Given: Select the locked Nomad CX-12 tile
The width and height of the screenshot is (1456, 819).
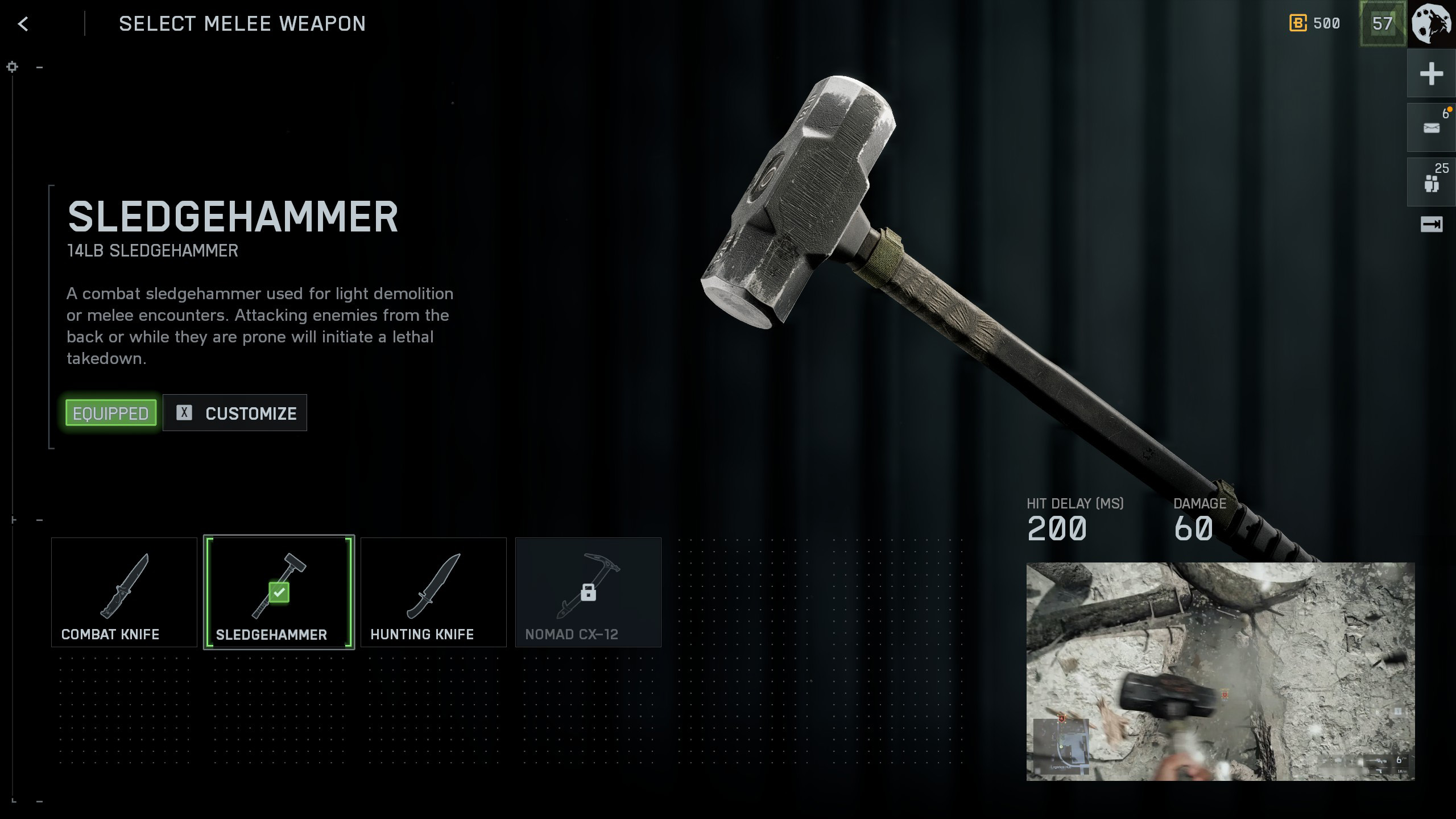Looking at the screenshot, I should [x=588, y=592].
